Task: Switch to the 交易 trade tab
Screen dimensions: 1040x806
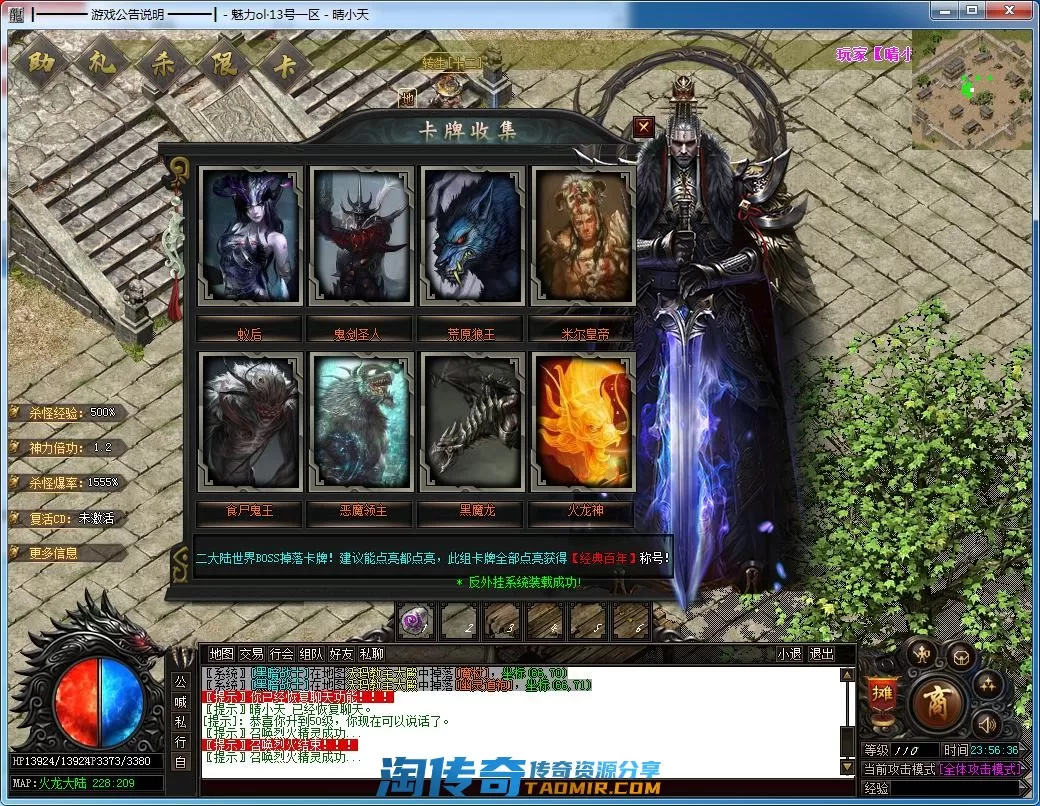Action: (x=252, y=654)
